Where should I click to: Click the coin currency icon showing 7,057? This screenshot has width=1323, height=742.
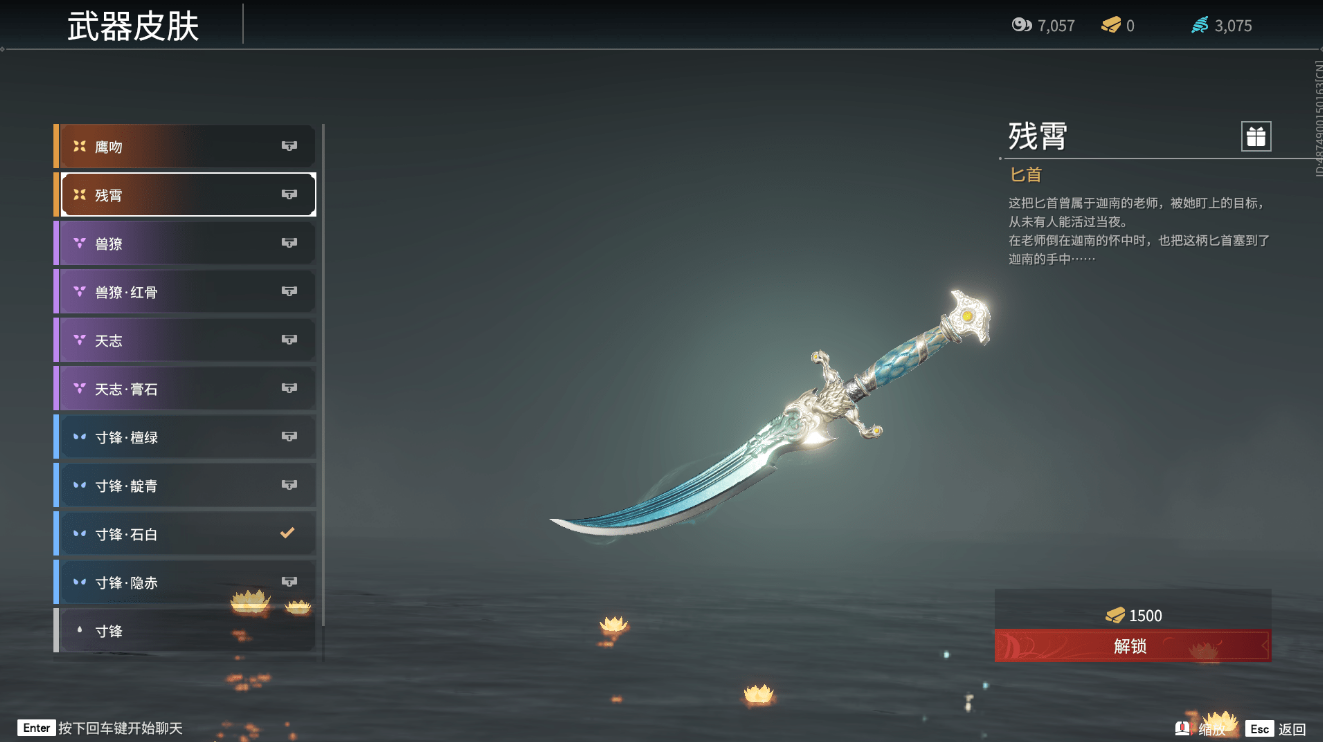coord(1022,25)
